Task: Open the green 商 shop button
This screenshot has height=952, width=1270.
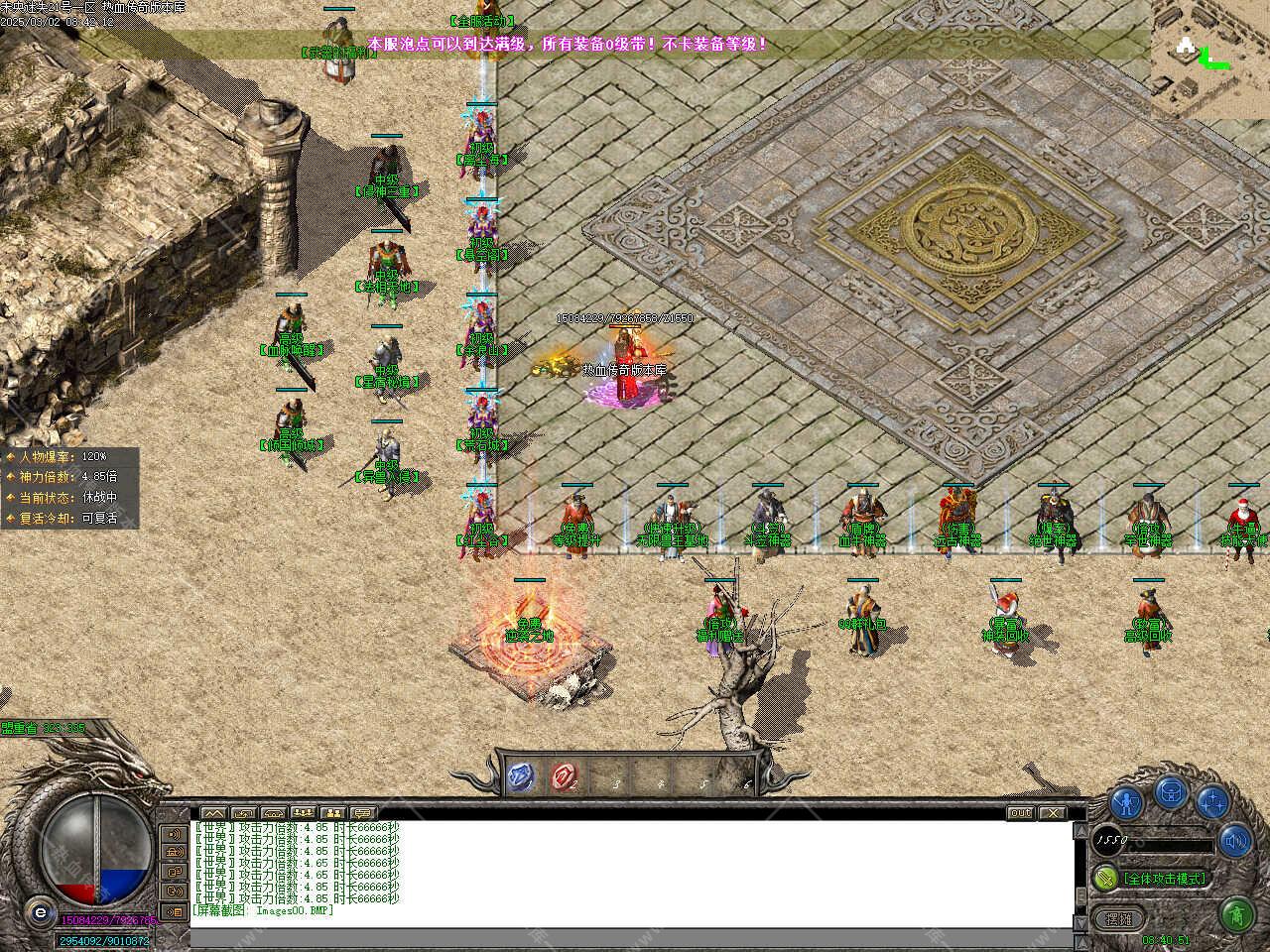Action: [1235, 911]
